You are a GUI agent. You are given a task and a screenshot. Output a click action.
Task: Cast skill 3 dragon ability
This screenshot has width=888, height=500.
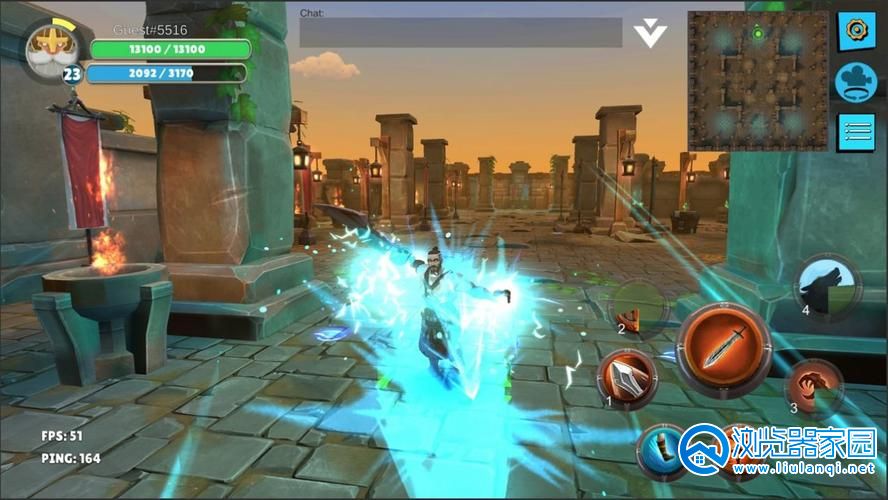pos(812,387)
